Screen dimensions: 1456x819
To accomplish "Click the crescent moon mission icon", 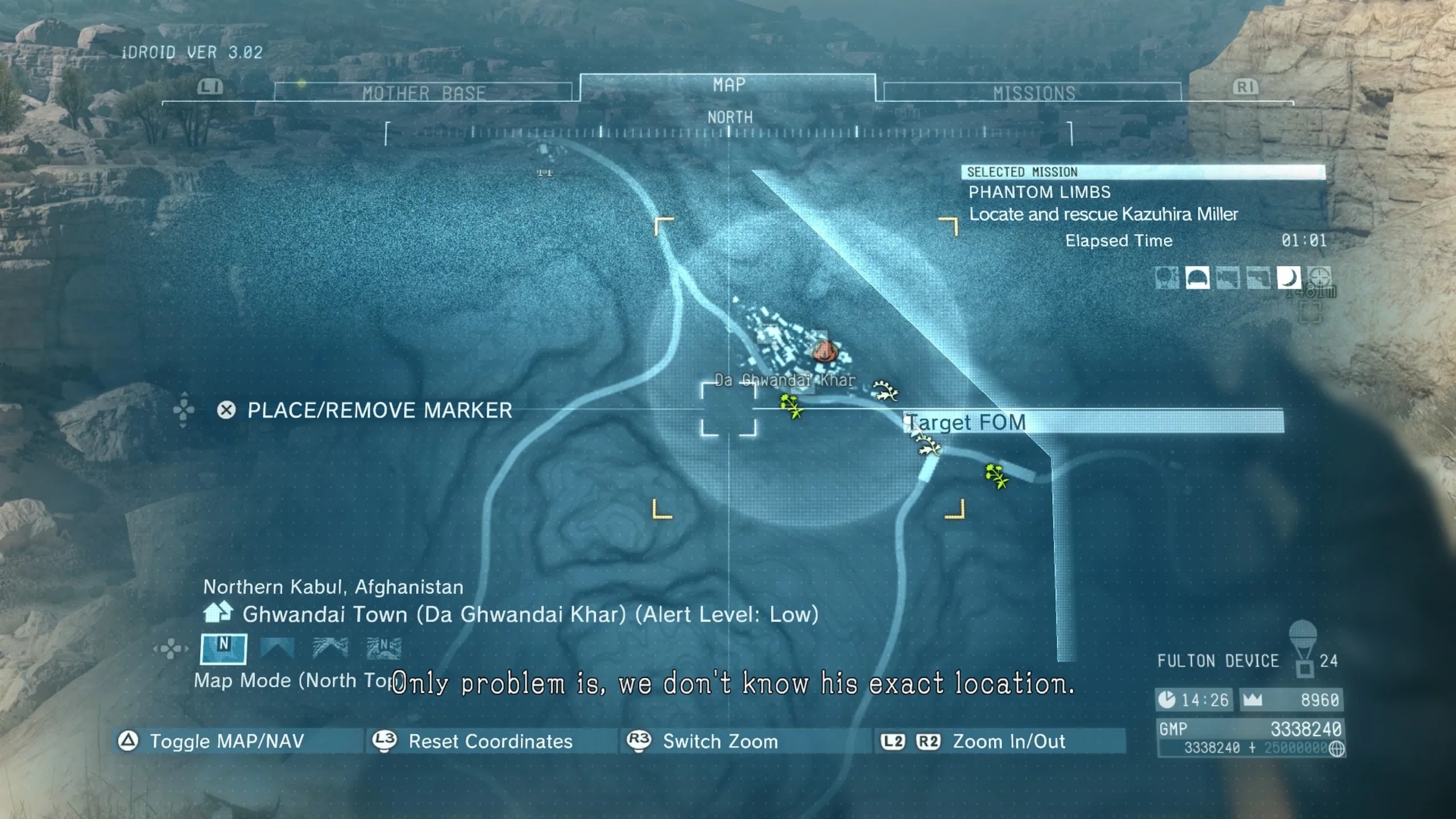I will pyautogui.click(x=1288, y=278).
